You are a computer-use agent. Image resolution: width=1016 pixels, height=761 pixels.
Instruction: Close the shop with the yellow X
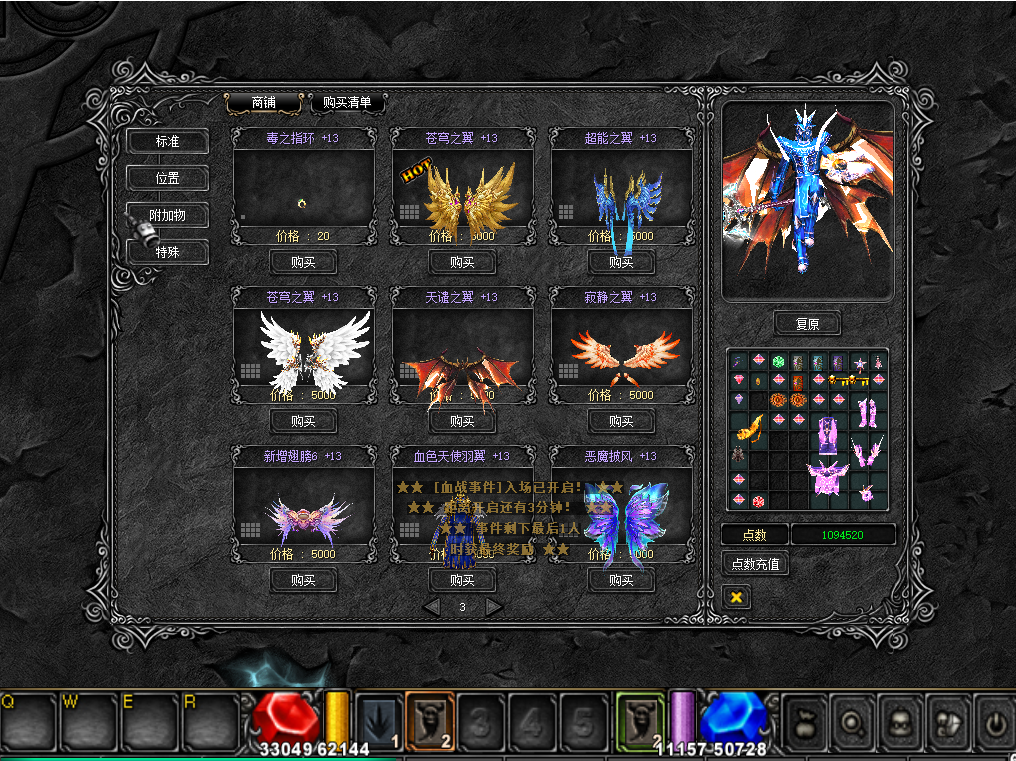coord(736,597)
